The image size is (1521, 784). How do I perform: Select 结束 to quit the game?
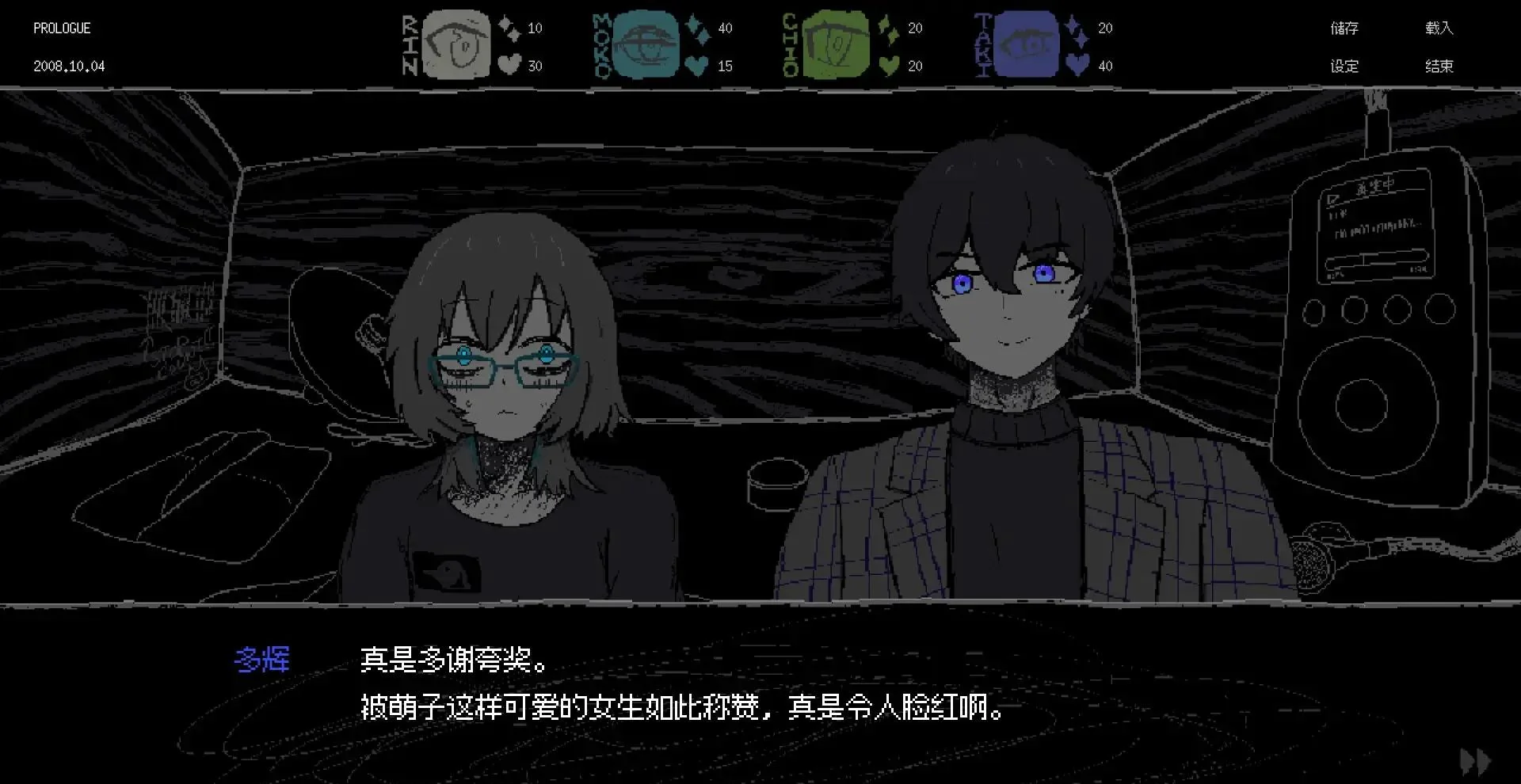click(x=1439, y=66)
